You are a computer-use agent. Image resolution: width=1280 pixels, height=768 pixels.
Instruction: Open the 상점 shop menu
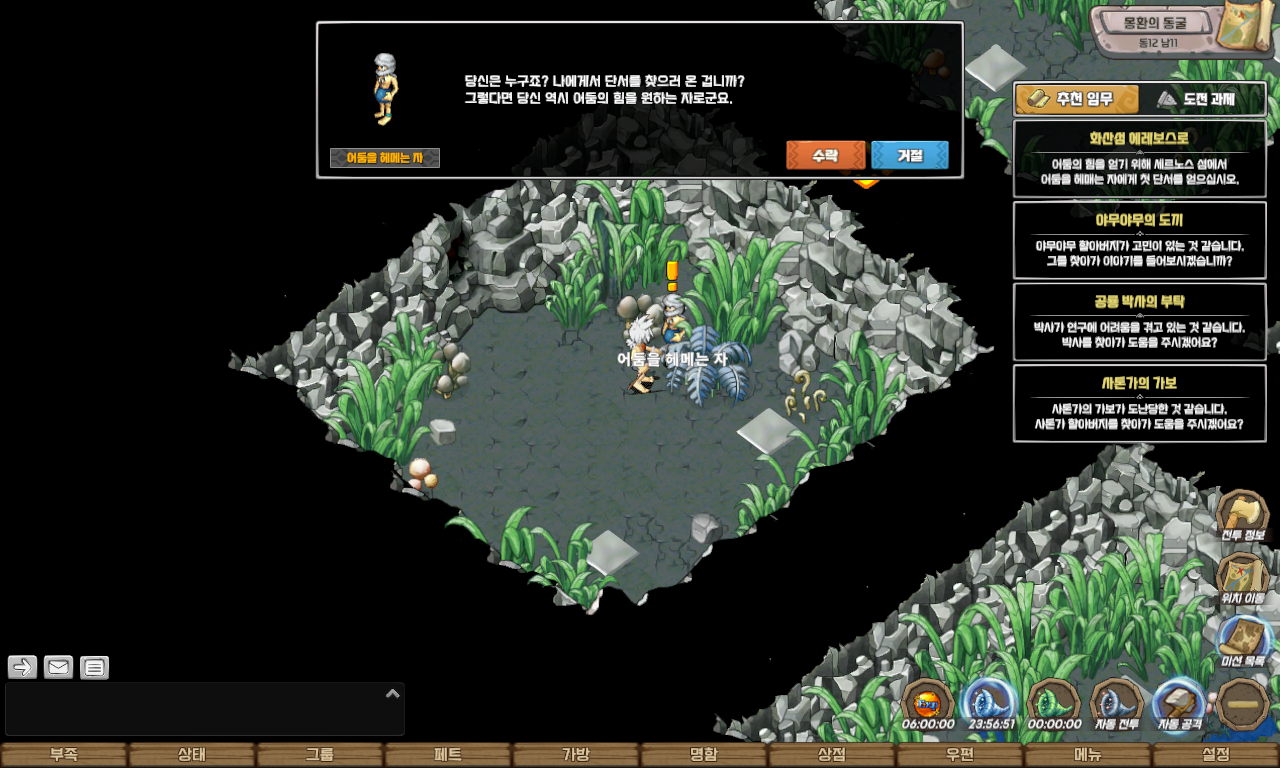tap(832, 755)
